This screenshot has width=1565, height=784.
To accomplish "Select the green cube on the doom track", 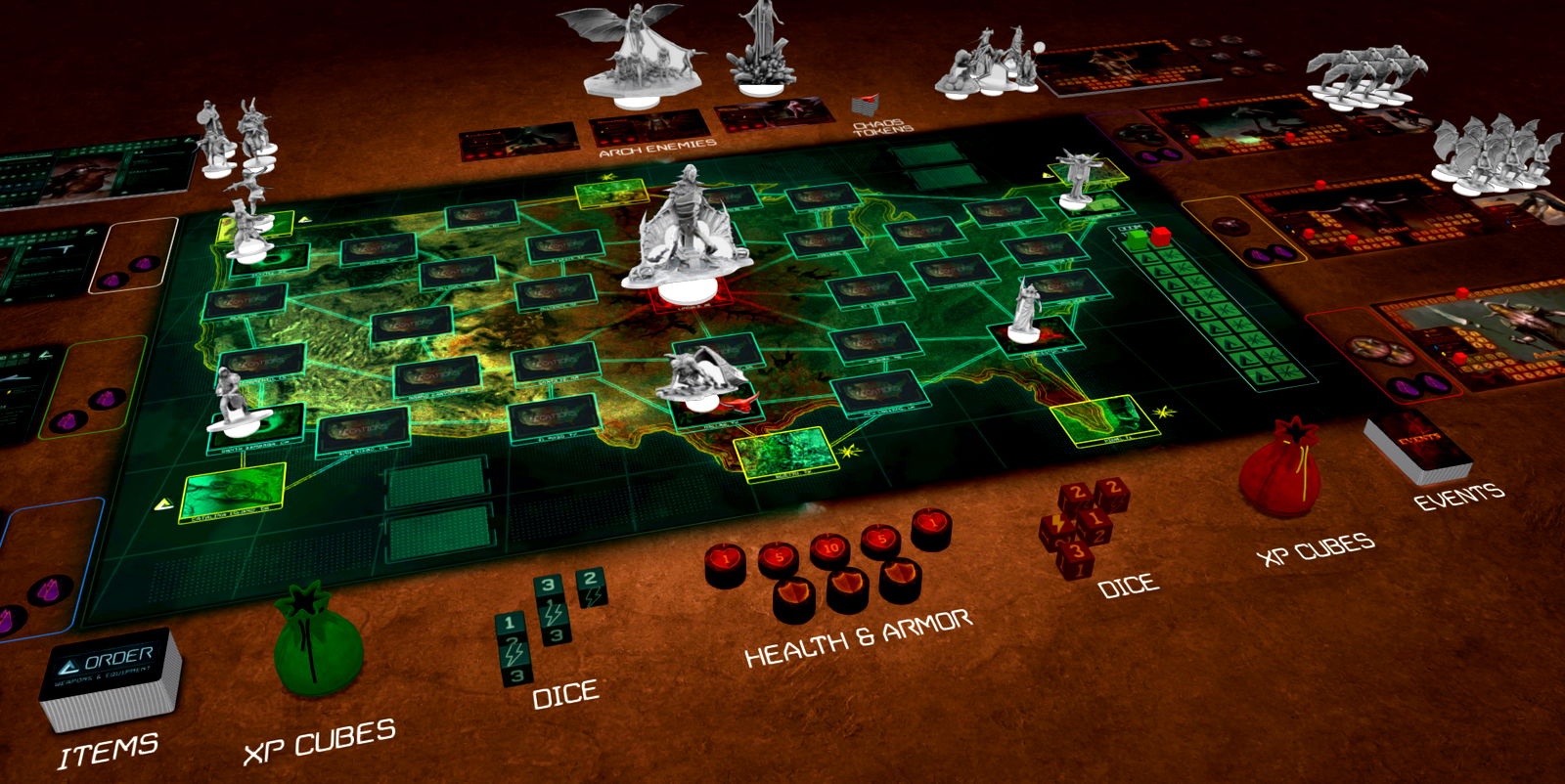I will pyautogui.click(x=1138, y=240).
